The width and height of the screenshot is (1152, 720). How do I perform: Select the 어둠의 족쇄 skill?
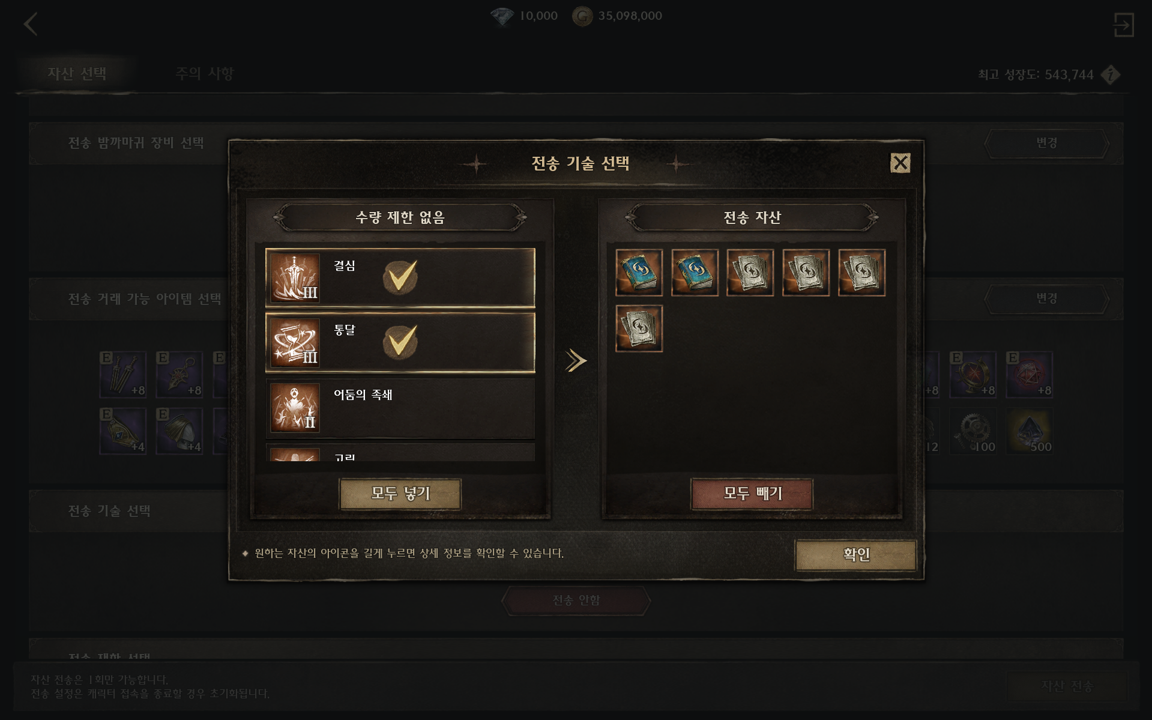(x=400, y=407)
